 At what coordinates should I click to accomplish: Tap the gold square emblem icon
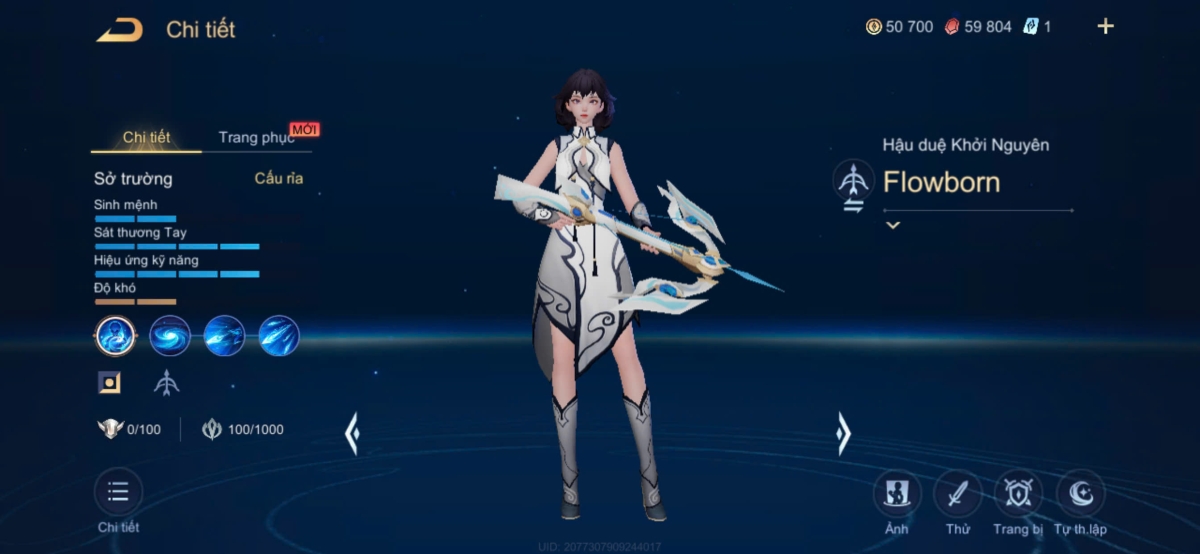tap(109, 382)
